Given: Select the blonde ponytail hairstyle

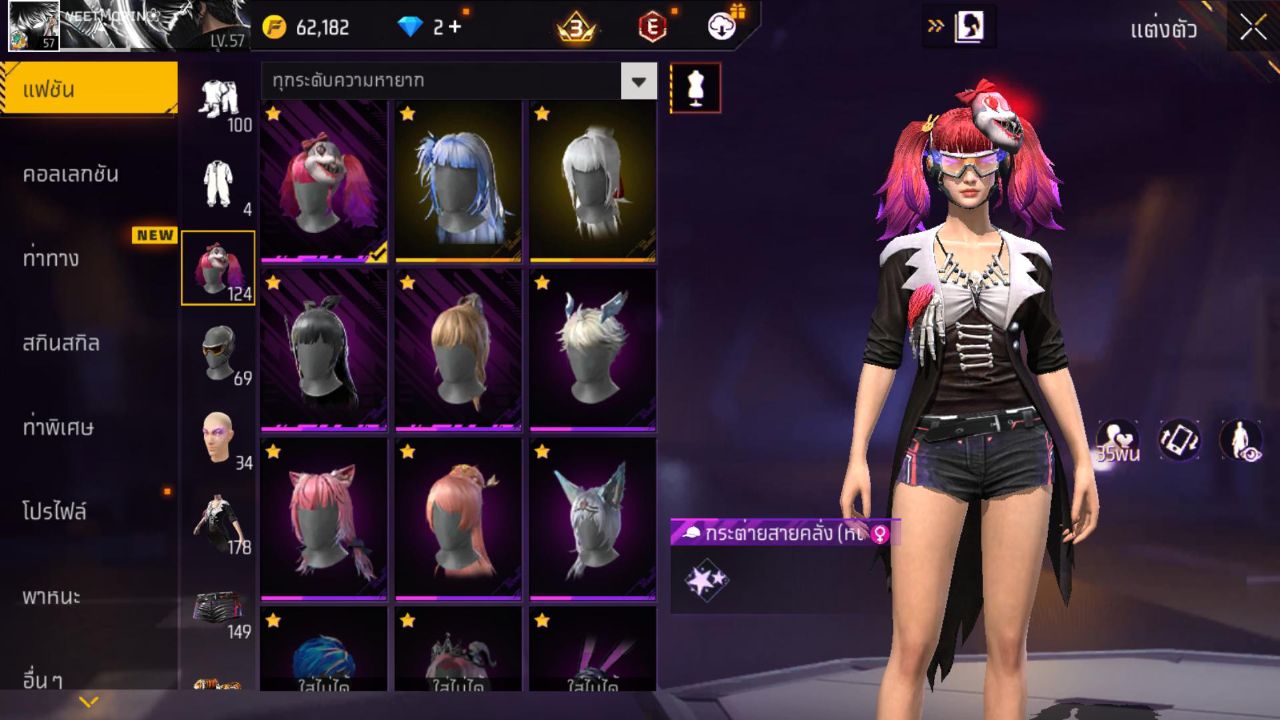Looking at the screenshot, I should point(458,350).
